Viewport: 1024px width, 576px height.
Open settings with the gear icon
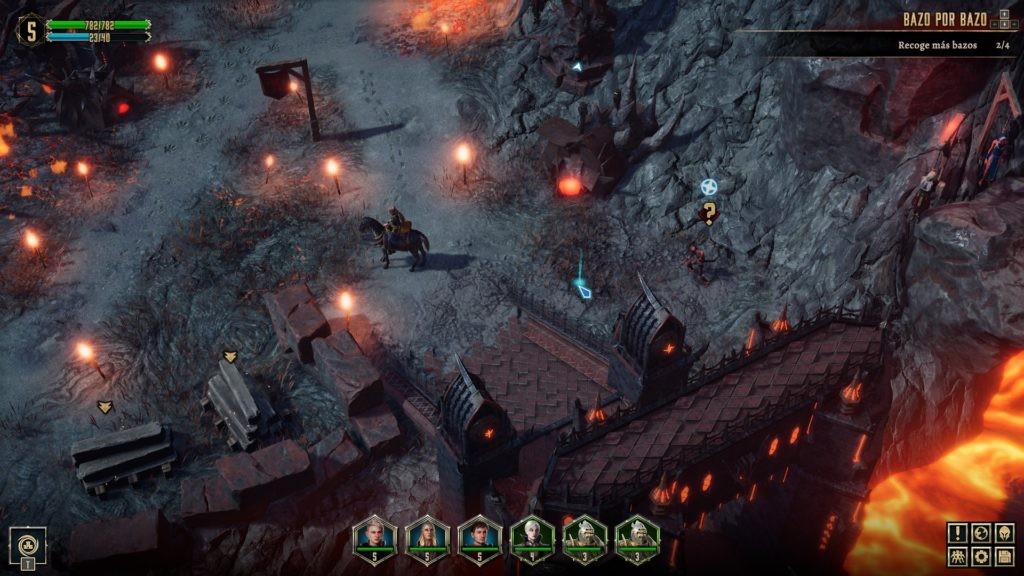[x=980, y=557]
